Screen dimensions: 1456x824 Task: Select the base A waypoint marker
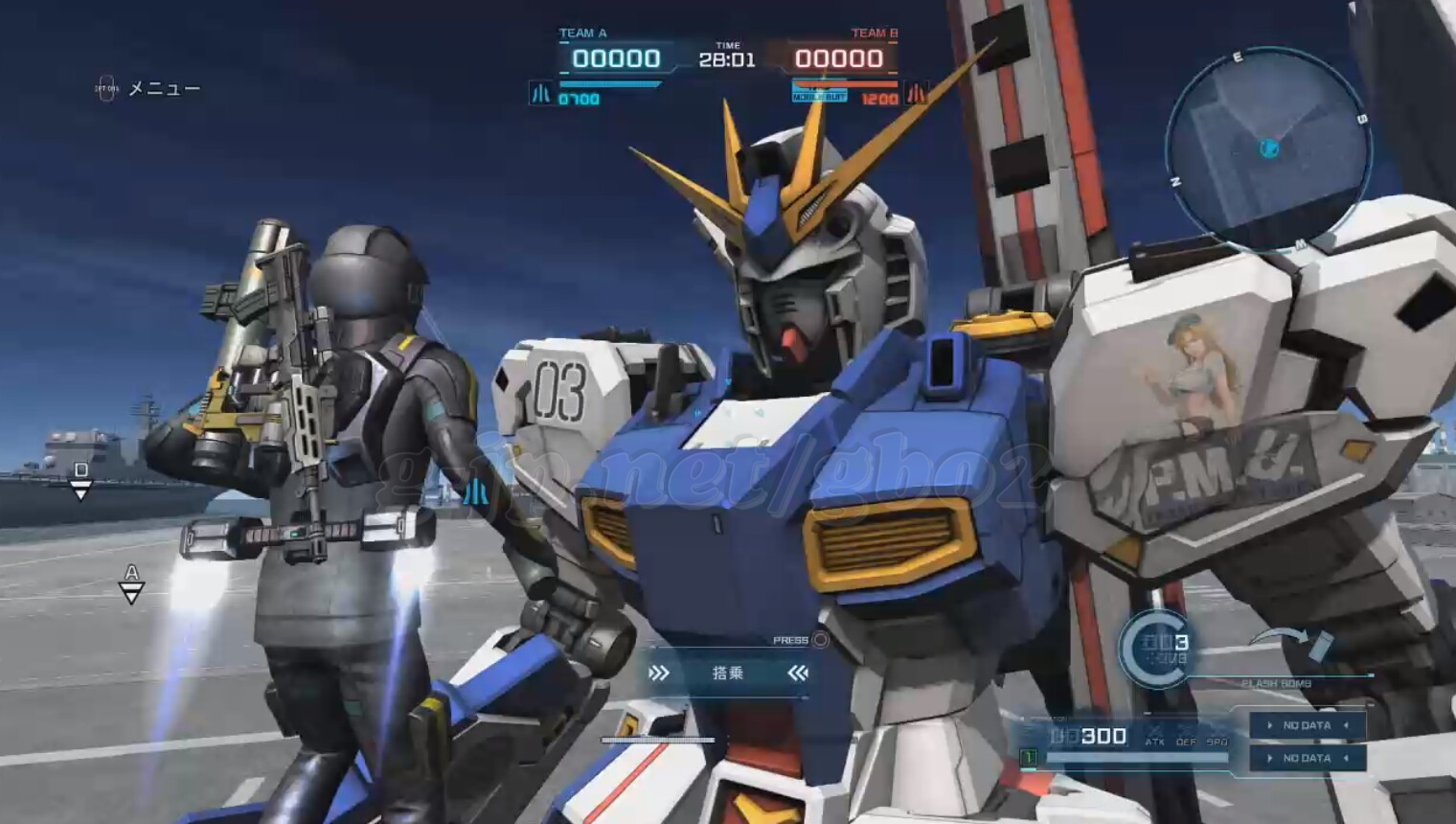pos(131,584)
